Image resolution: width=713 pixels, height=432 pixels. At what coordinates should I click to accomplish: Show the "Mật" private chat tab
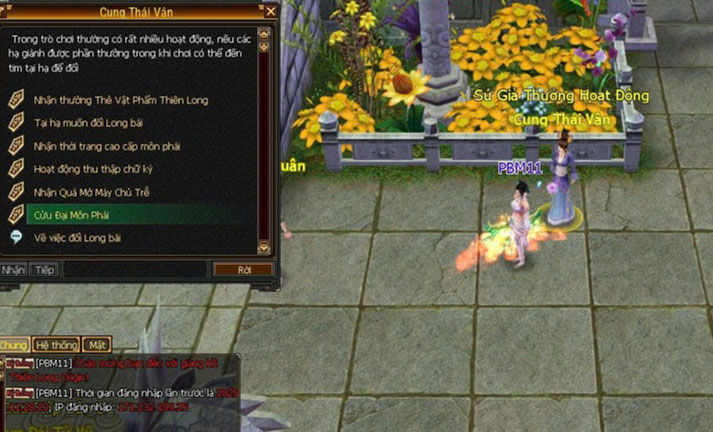coord(97,345)
